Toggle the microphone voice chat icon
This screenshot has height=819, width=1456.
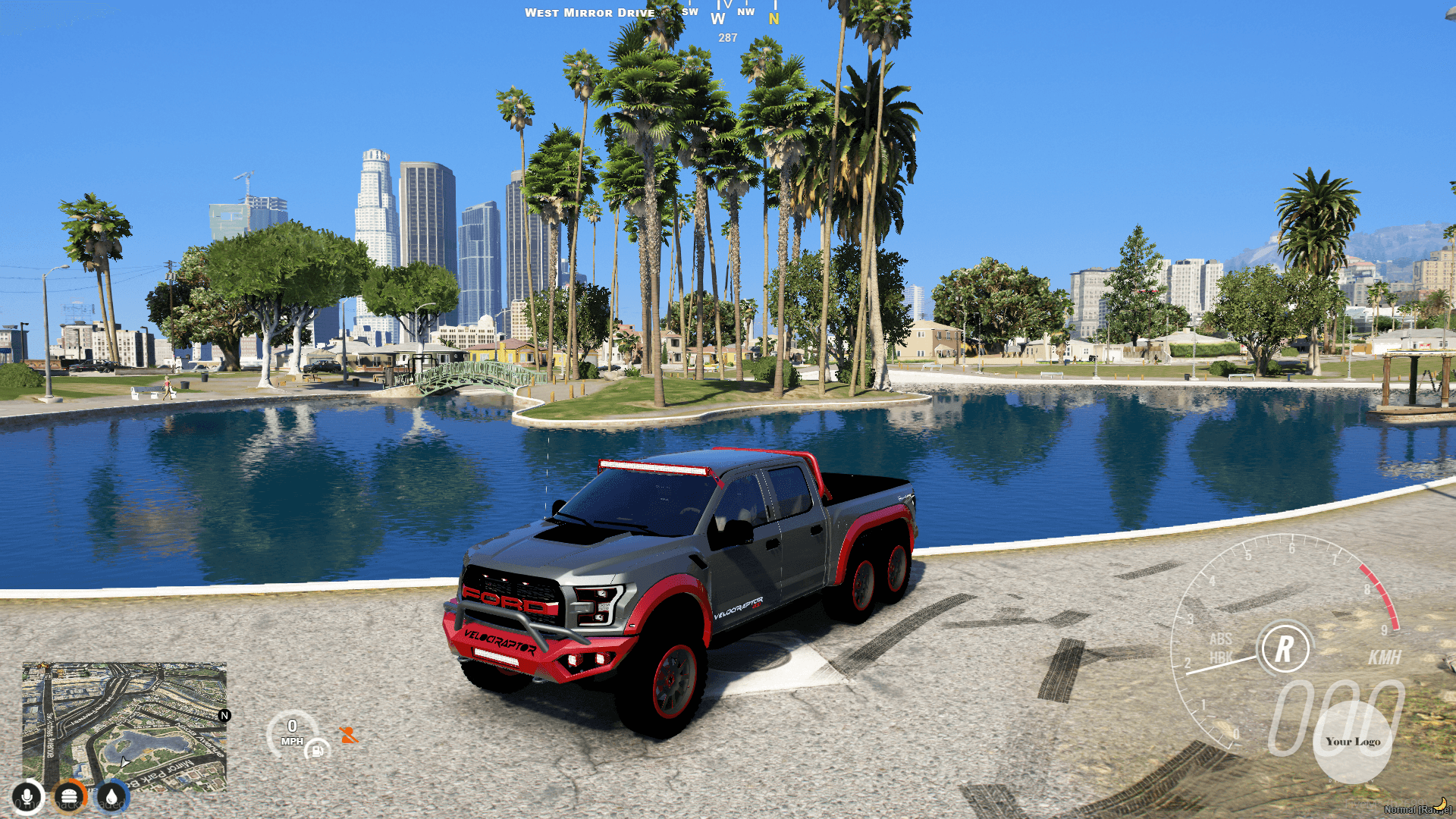[27, 796]
